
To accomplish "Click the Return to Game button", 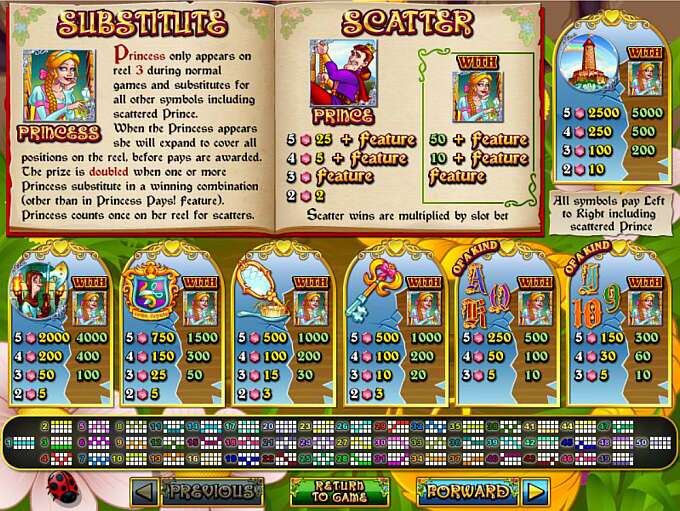I will tap(339, 491).
